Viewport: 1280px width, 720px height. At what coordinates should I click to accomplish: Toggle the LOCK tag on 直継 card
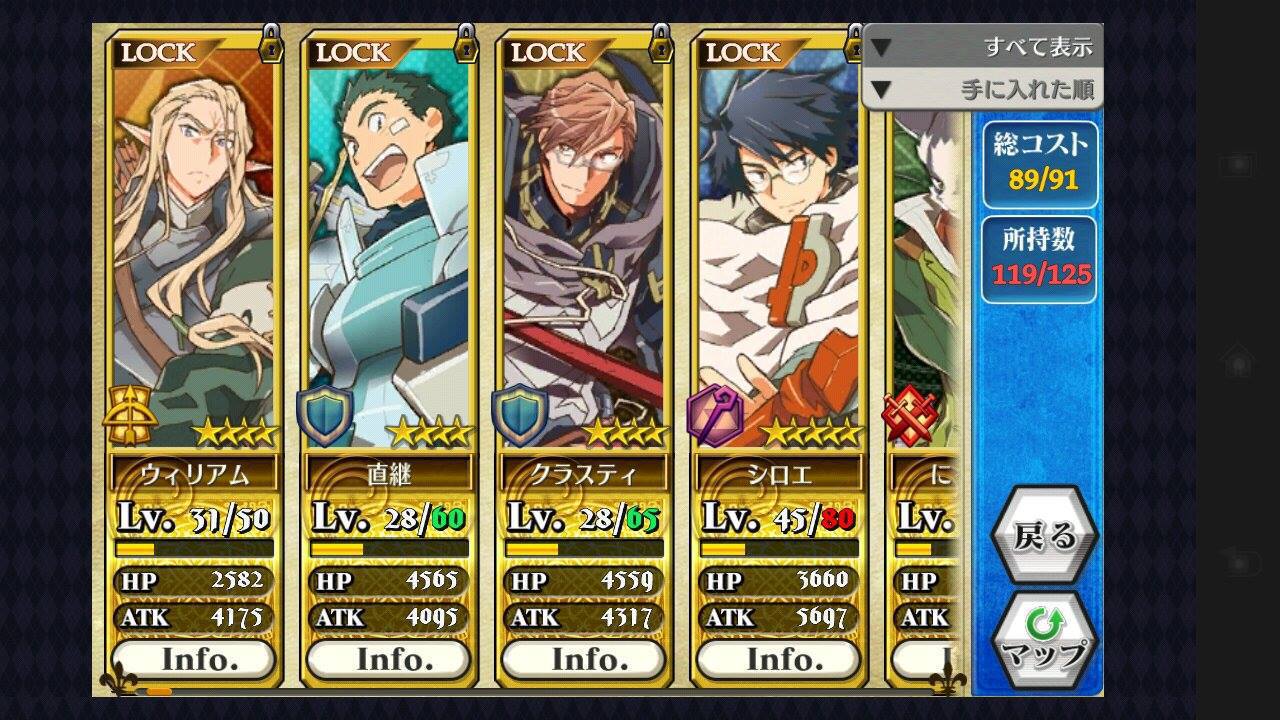click(390, 50)
